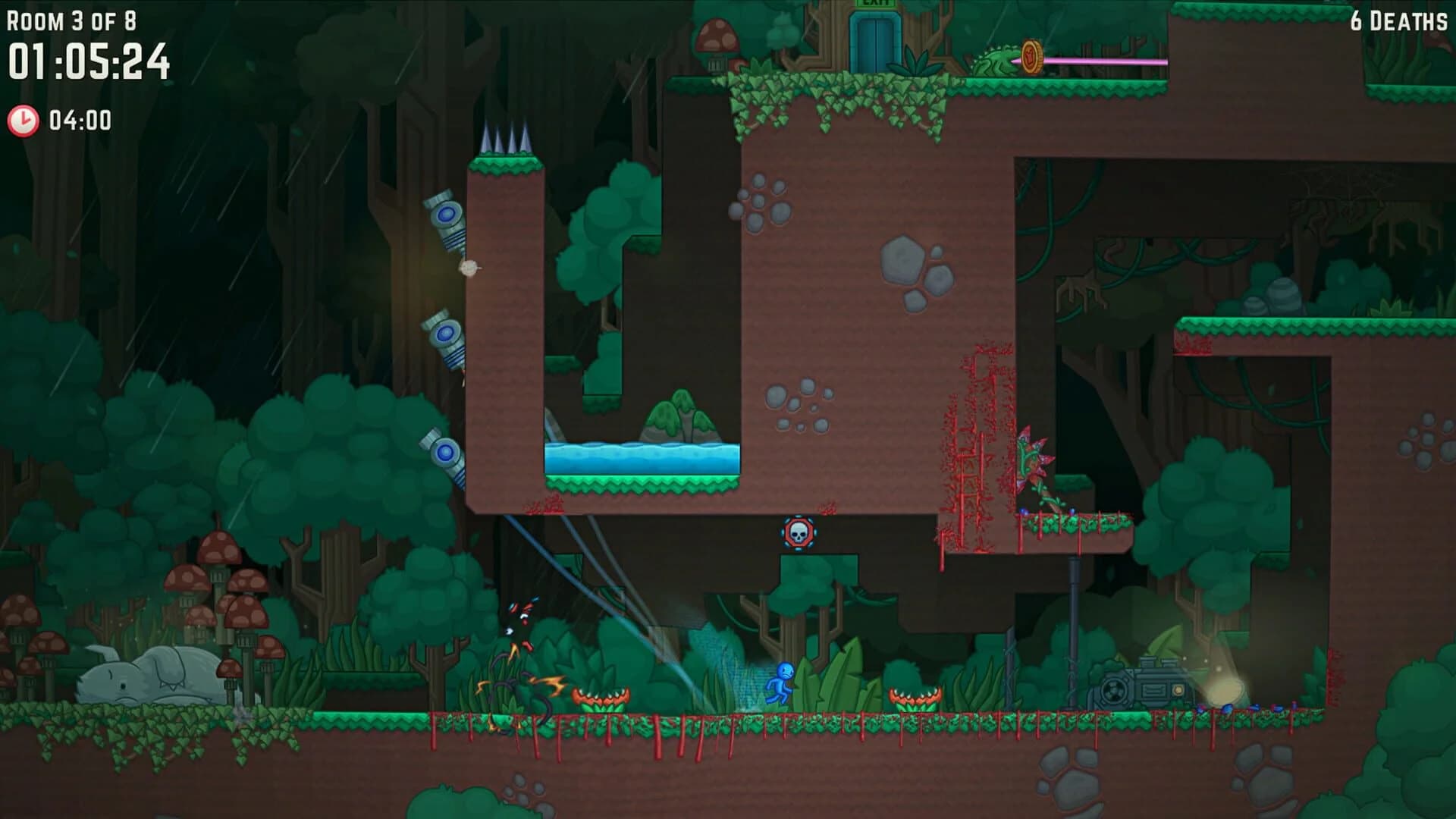Viewport: 1456px width, 819px height.
Task: Click the Room 3 of 8 label
Action: click(x=72, y=19)
